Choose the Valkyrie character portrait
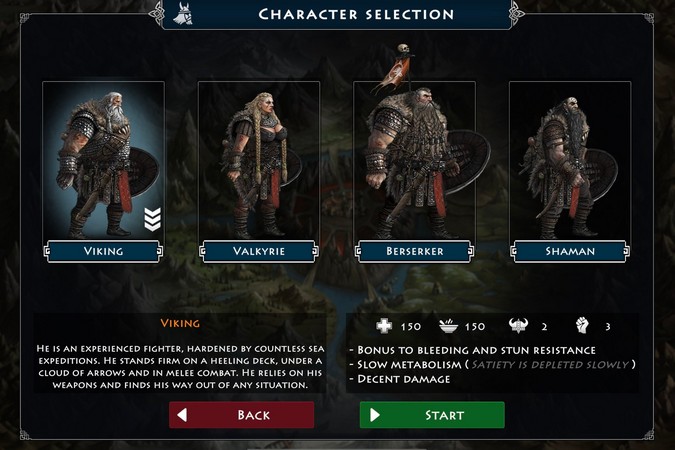This screenshot has height=450, width=675. (259, 160)
